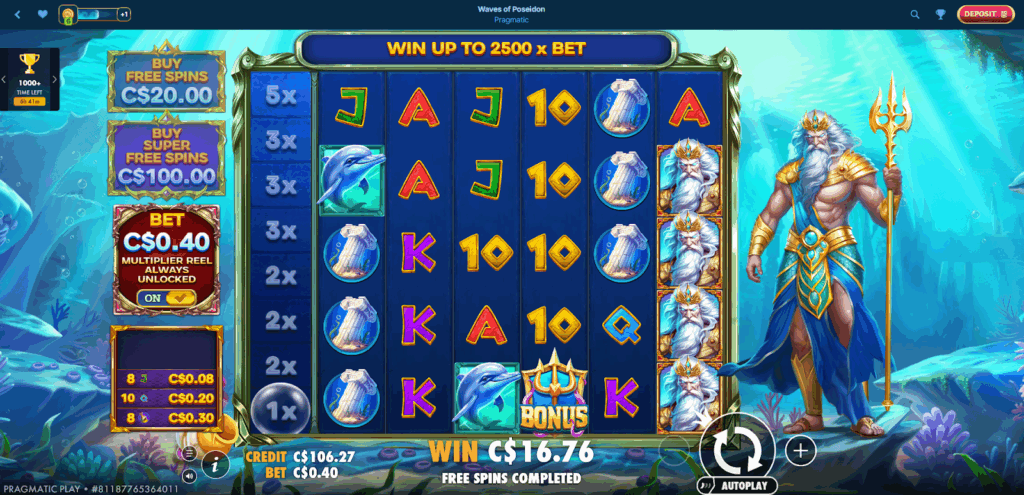Image resolution: width=1024 pixels, height=495 pixels.
Task: Decrease the bet with the minus button
Action: [x=676, y=450]
